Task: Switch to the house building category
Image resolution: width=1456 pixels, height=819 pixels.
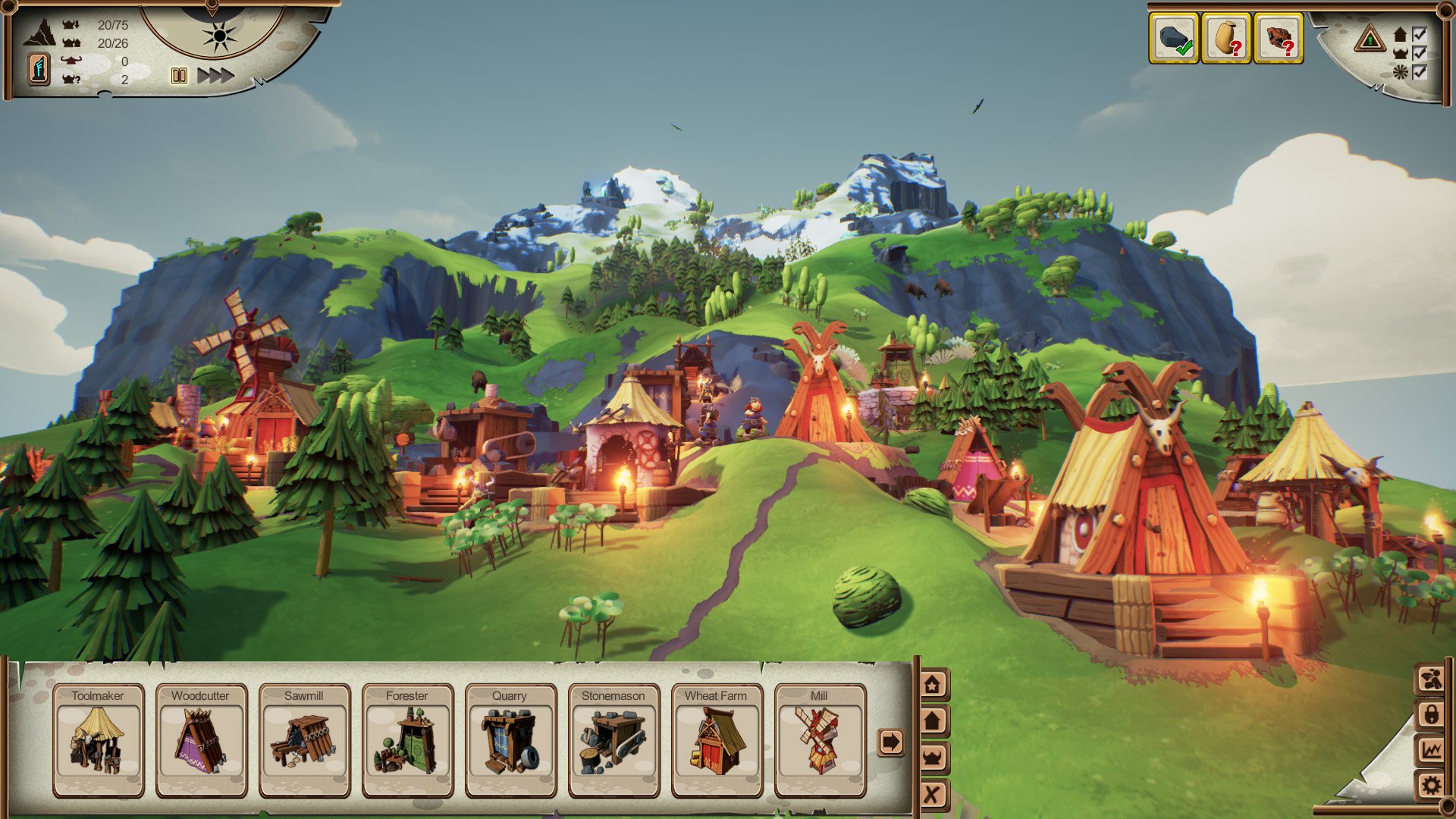Action: click(x=931, y=720)
